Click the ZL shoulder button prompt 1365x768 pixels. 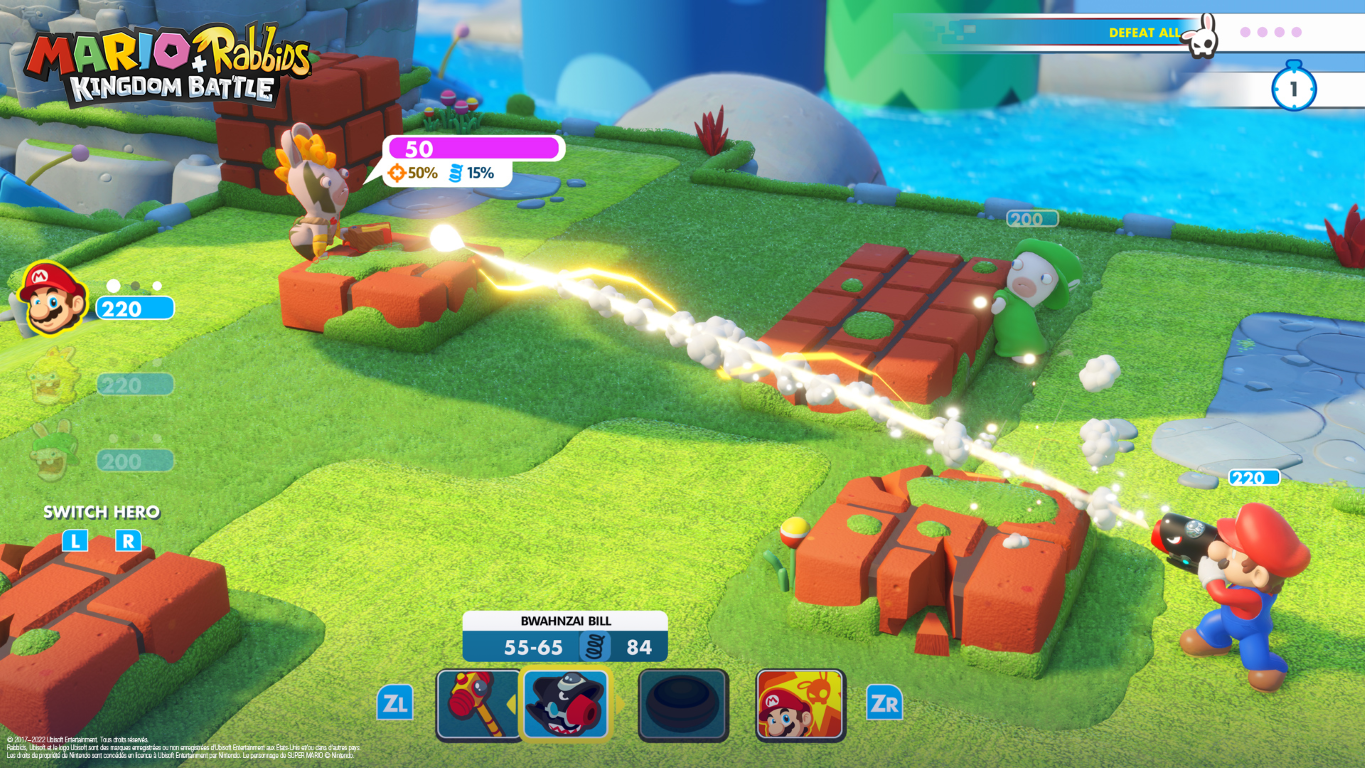pyautogui.click(x=396, y=704)
